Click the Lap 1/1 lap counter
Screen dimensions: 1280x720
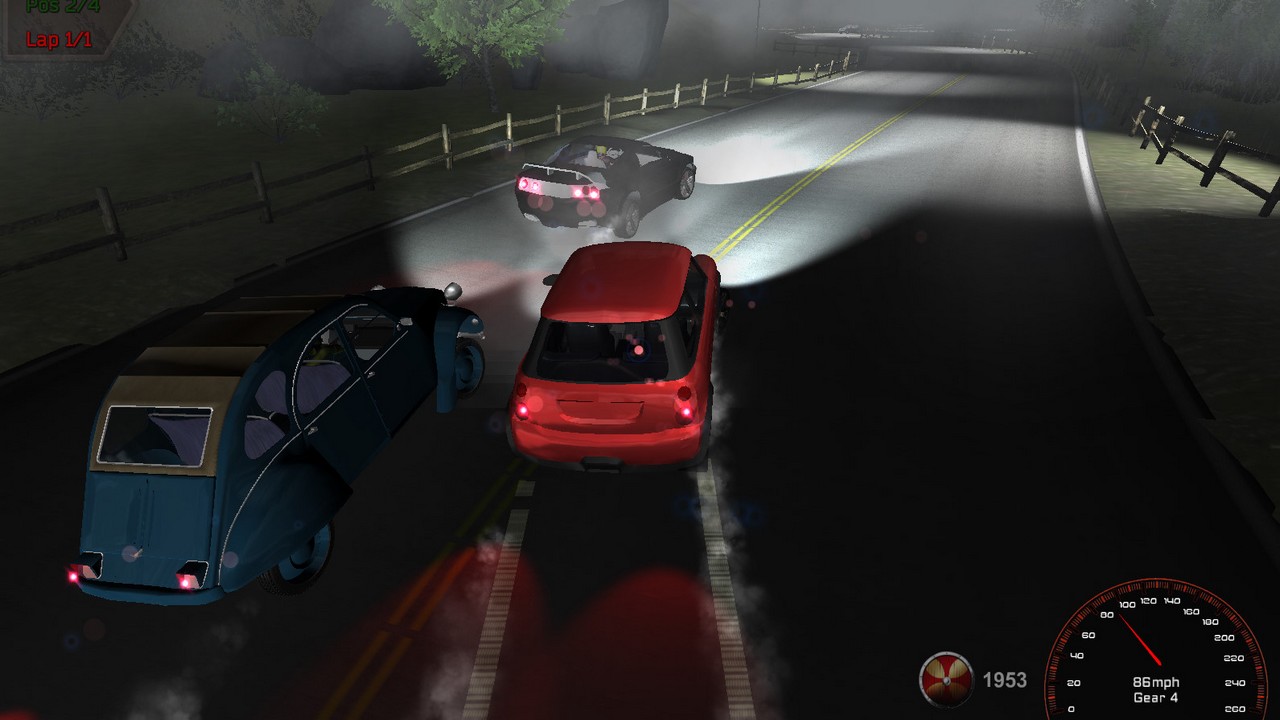coord(58,40)
